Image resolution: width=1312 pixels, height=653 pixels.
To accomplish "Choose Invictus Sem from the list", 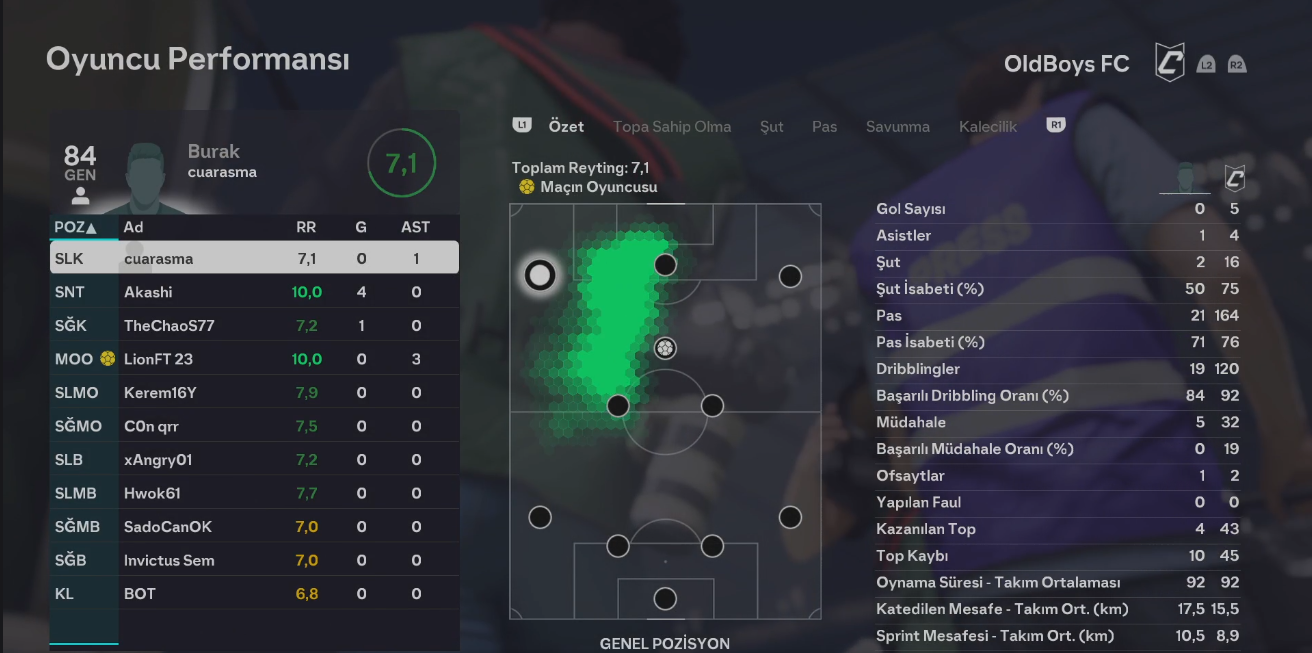I will 254,560.
